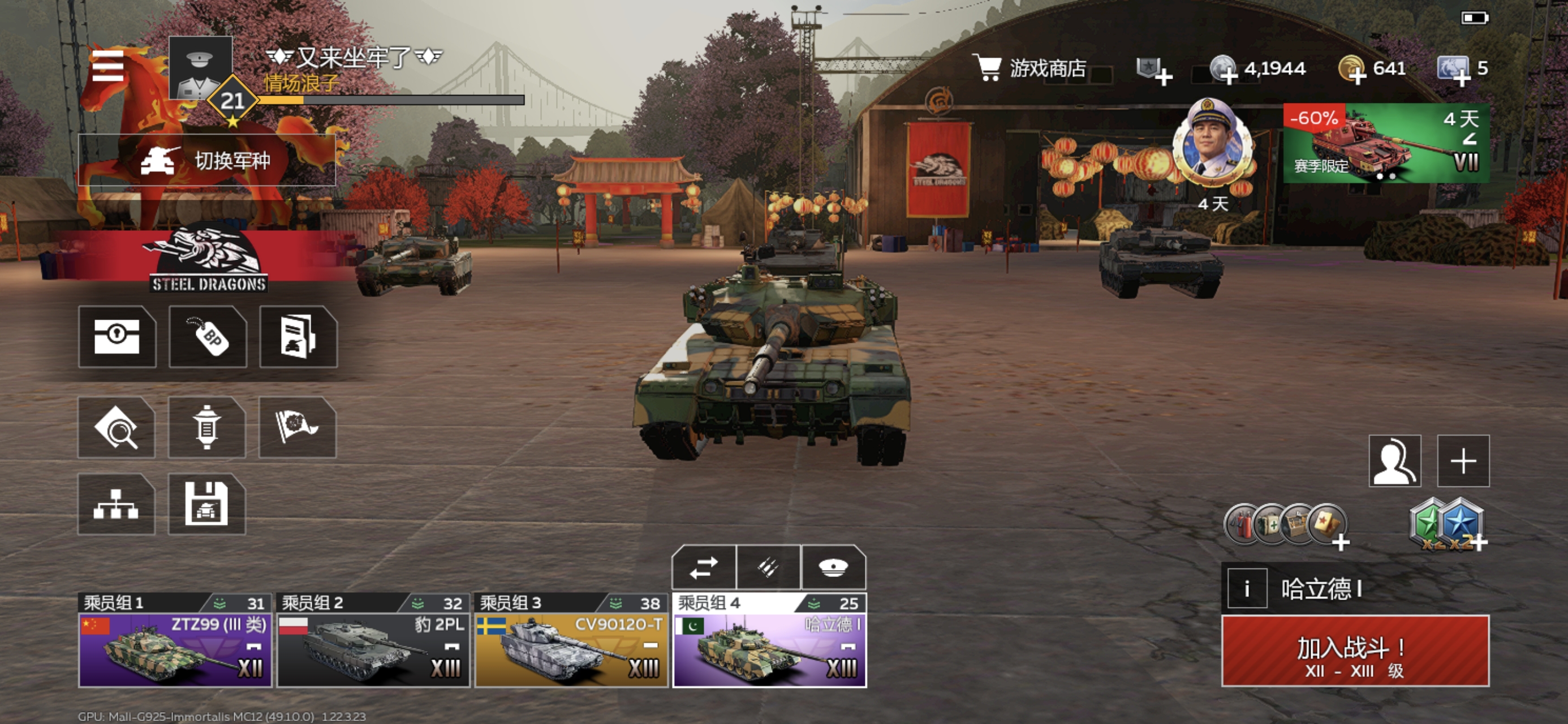Open the hamburger main menu
This screenshot has height=724, width=1568.
tap(107, 66)
